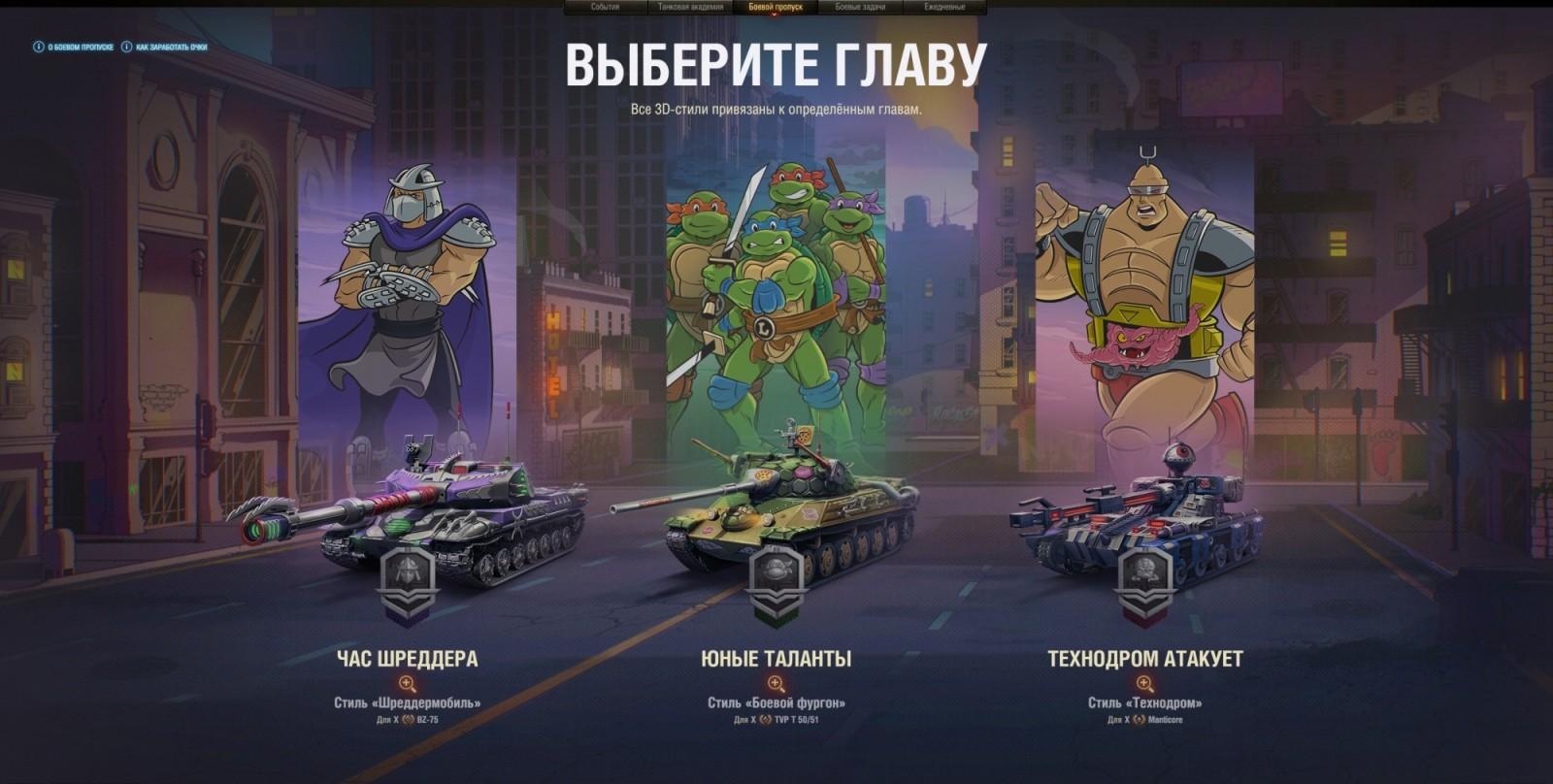Expand the chevron under the Боевой пропуск tab
The image size is (1553, 784).
(x=775, y=16)
